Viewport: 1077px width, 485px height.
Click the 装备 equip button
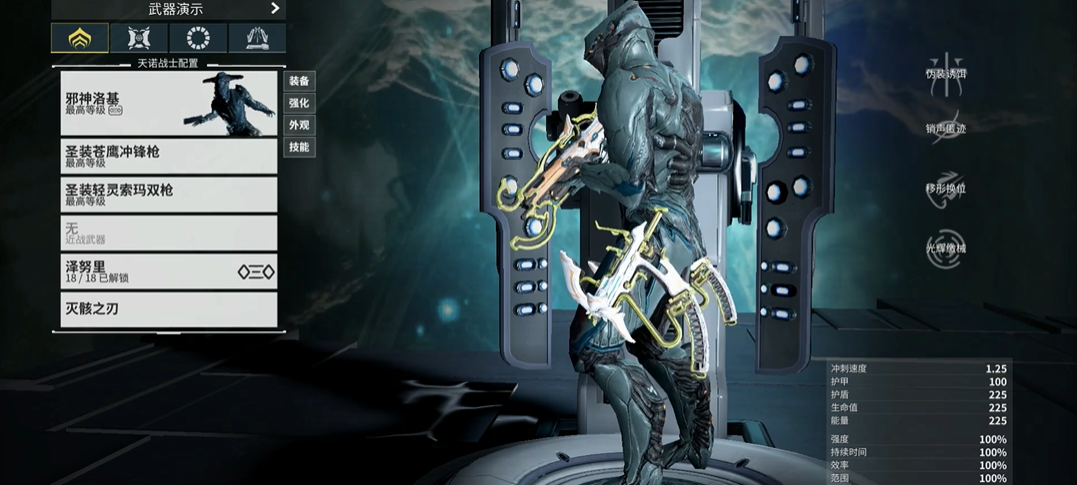click(x=299, y=81)
